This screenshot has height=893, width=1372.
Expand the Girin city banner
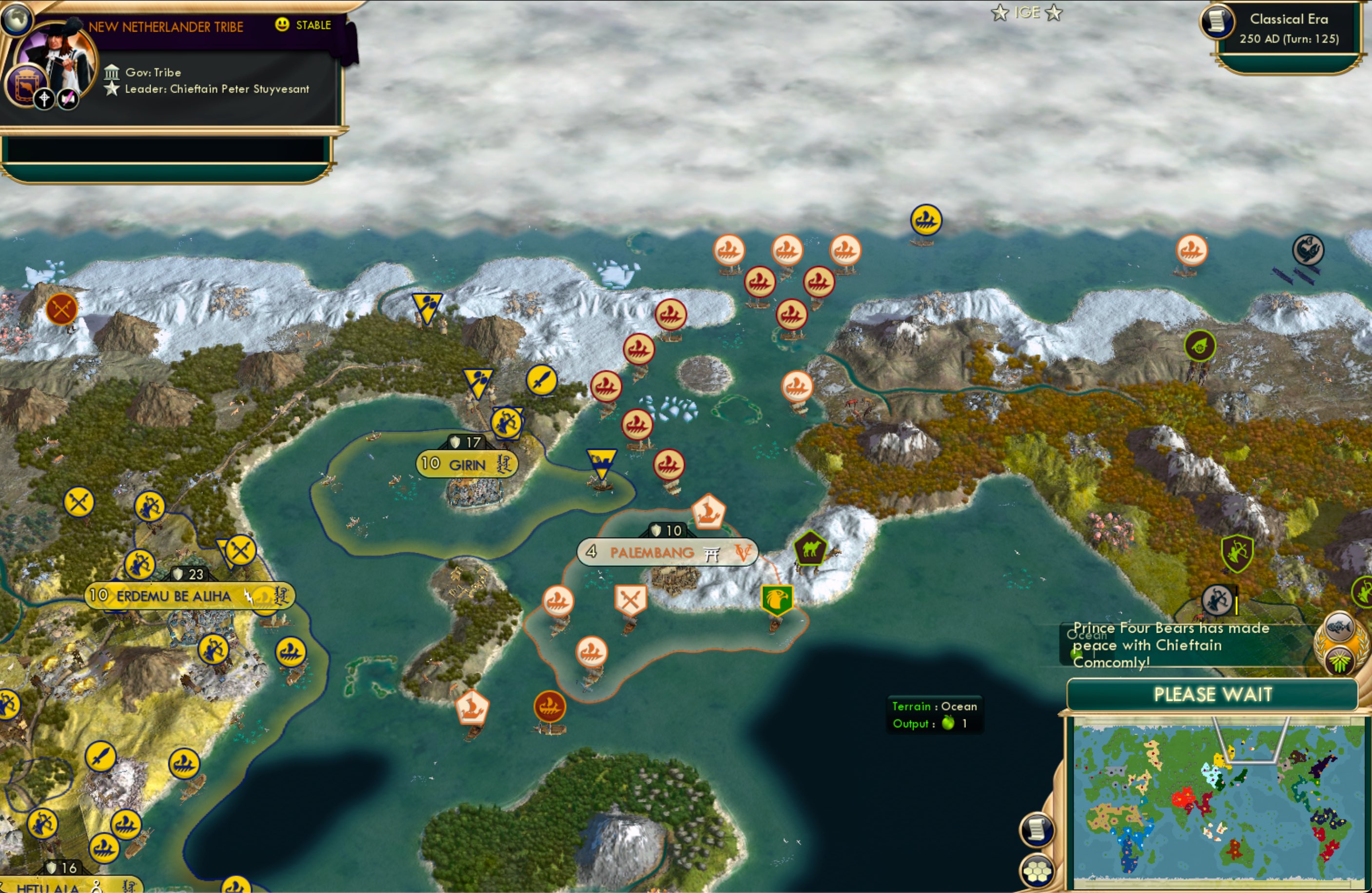[468, 464]
